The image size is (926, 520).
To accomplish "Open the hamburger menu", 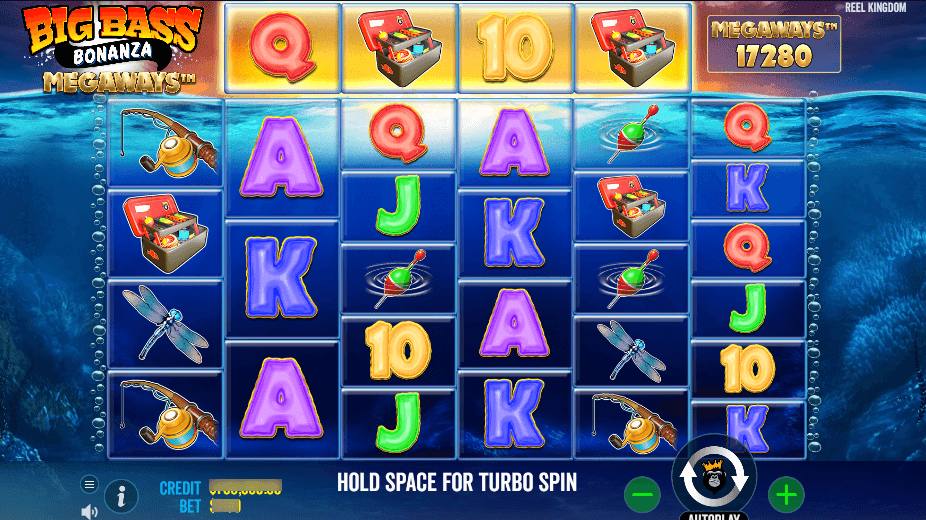I will coord(89,485).
